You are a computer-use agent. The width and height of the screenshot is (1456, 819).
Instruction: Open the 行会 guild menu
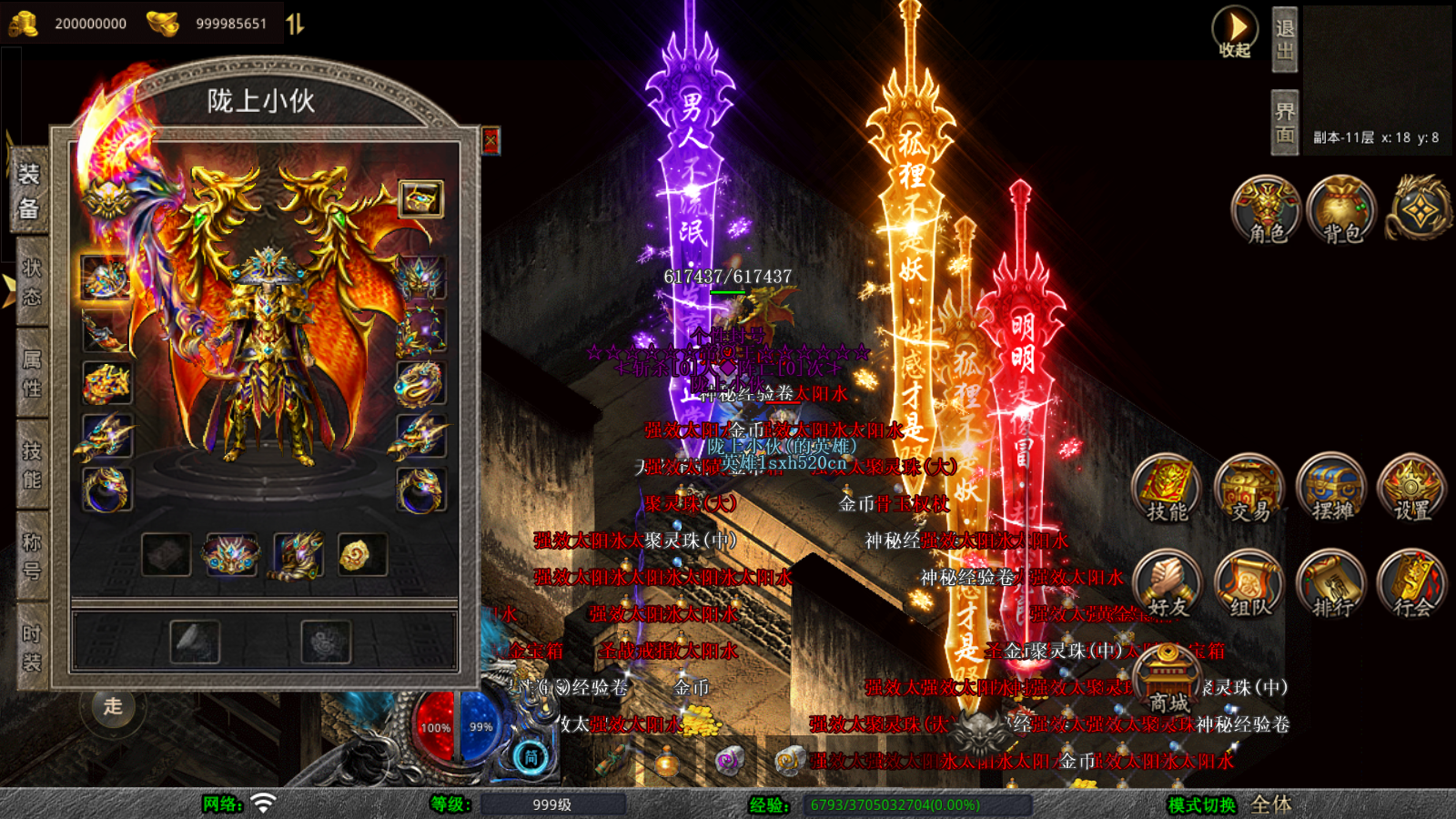click(x=1411, y=583)
